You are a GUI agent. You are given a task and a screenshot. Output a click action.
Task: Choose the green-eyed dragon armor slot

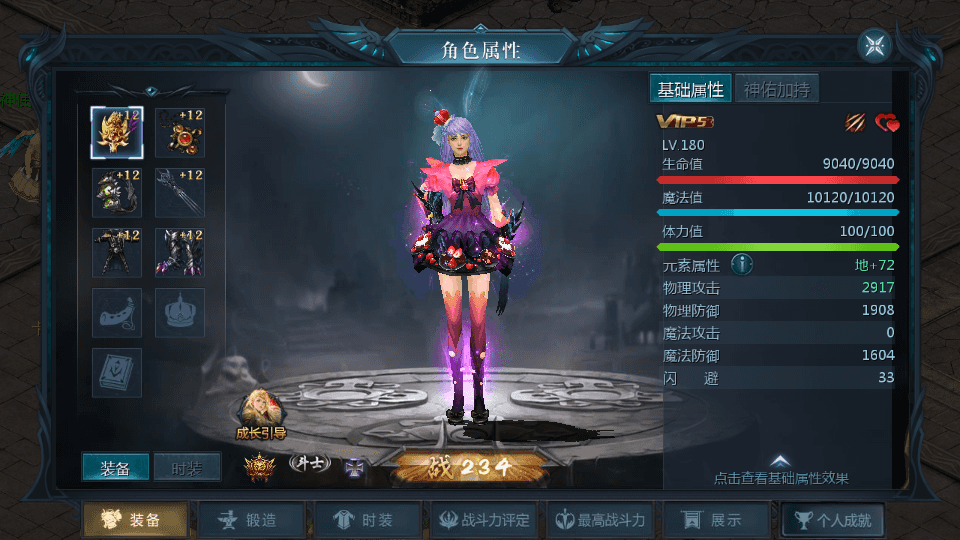(x=117, y=193)
